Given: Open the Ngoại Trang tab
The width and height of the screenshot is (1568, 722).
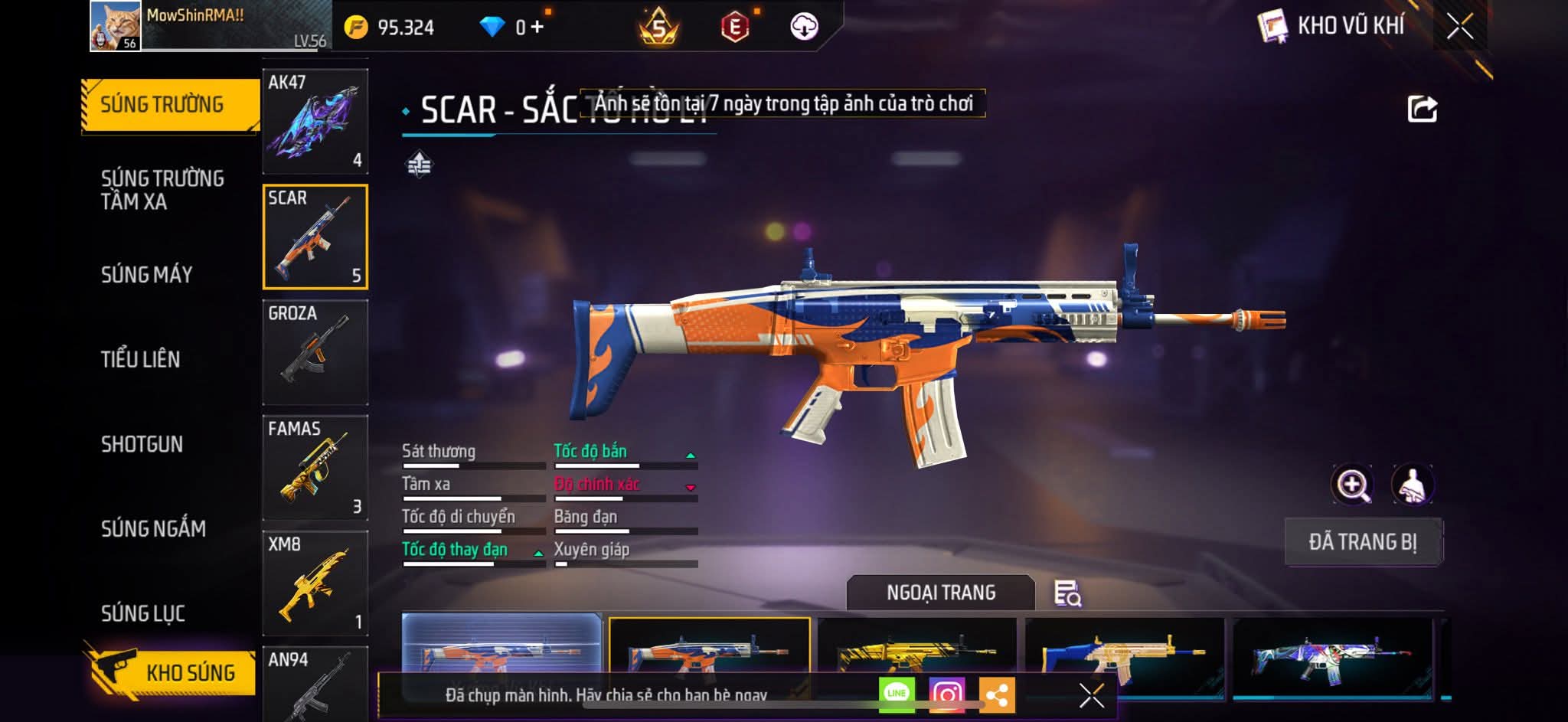Looking at the screenshot, I should click(x=940, y=593).
